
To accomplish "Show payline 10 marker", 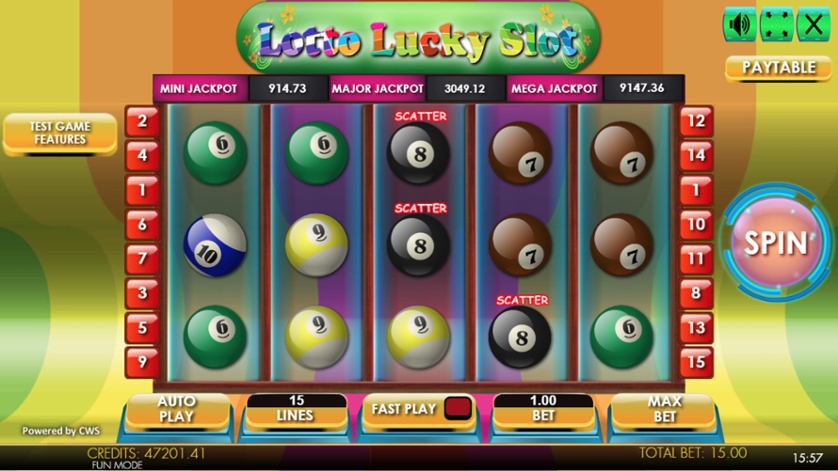I will point(696,224).
